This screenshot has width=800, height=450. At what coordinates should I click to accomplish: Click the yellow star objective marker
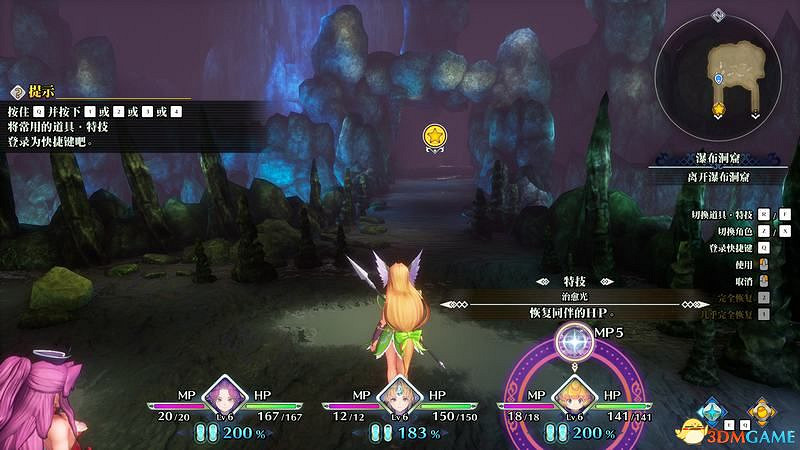click(434, 135)
